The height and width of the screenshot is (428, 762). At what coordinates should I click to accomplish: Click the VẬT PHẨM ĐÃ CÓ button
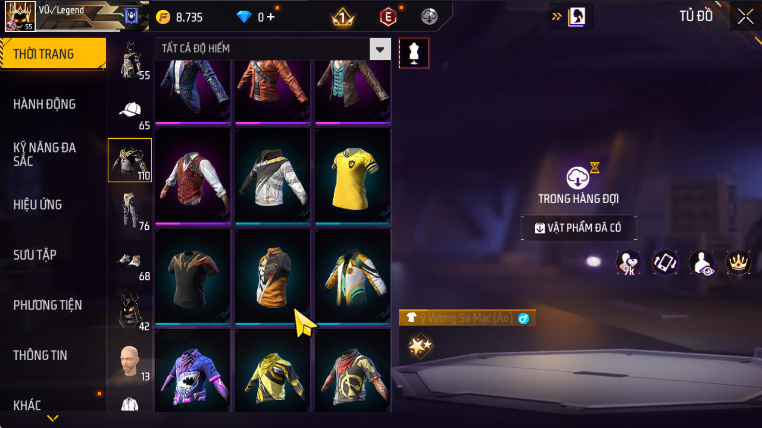pyautogui.click(x=579, y=228)
